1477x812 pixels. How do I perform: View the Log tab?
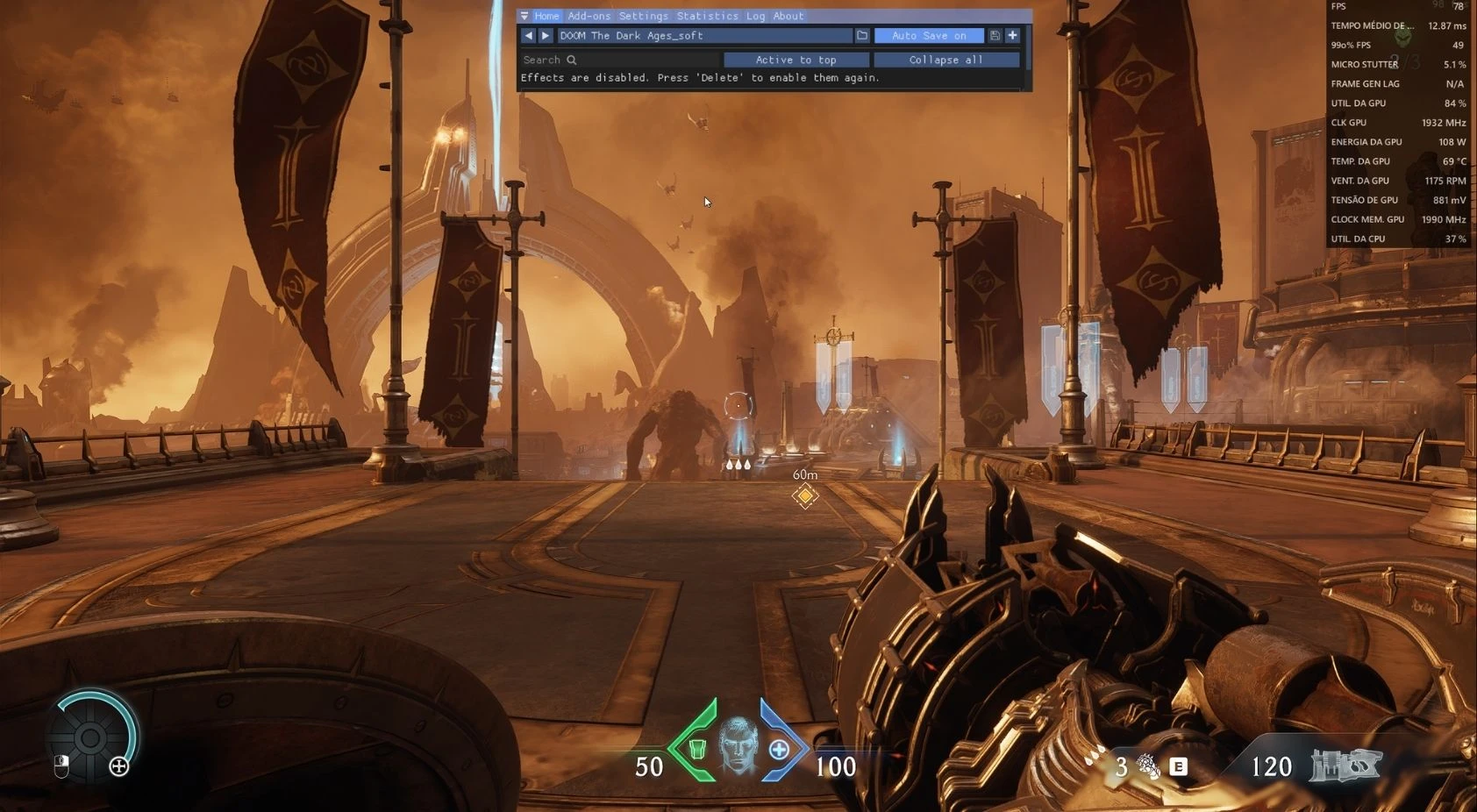click(755, 16)
